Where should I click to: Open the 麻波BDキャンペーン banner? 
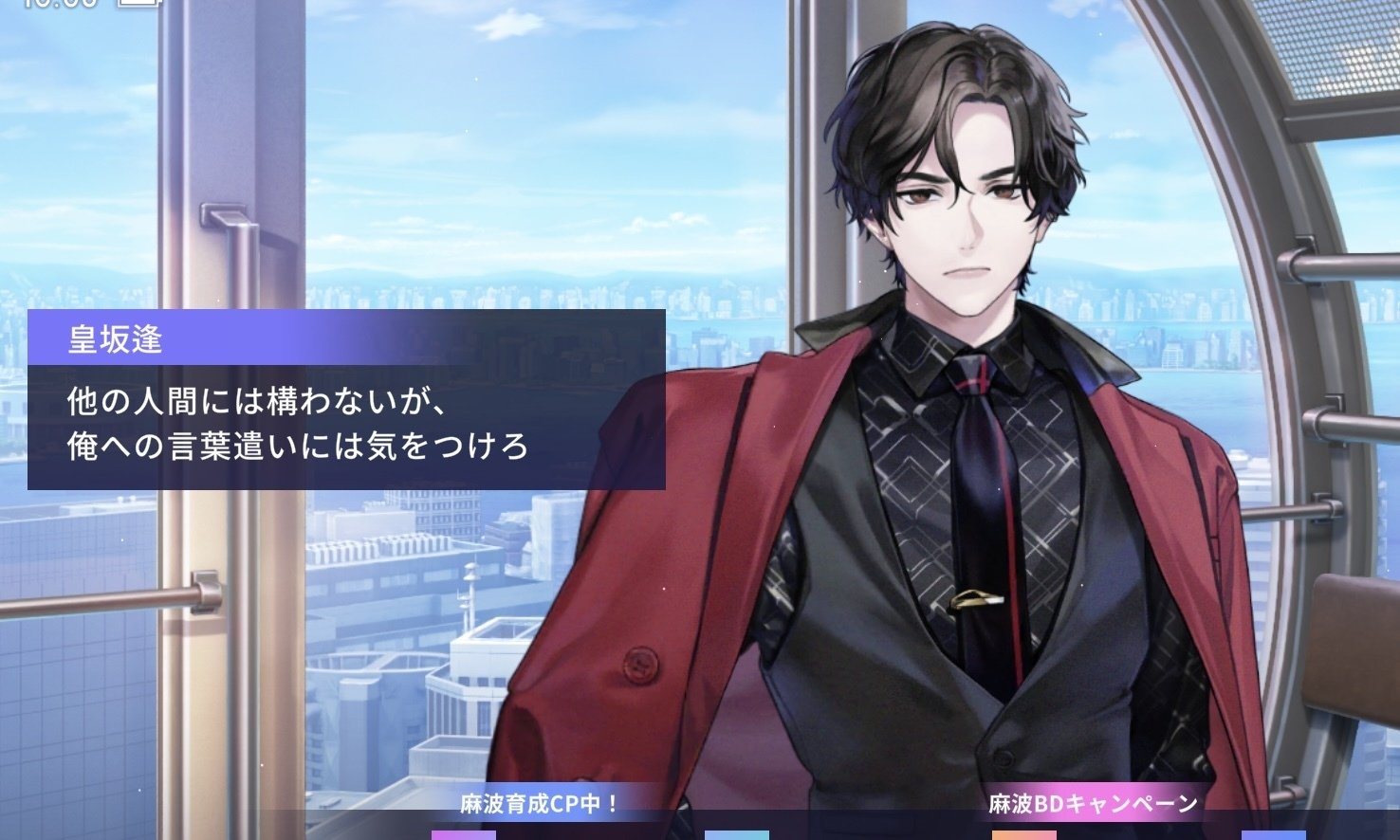coord(1093,805)
